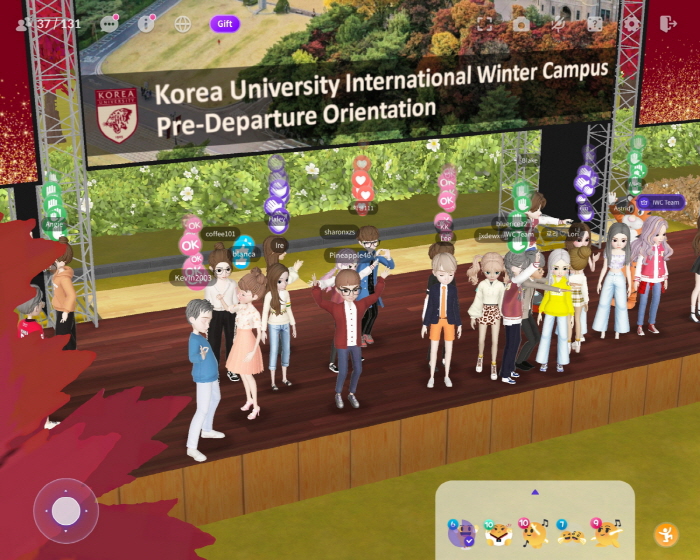Open the globe icon menu
Image resolution: width=700 pixels, height=560 pixels.
(x=183, y=24)
